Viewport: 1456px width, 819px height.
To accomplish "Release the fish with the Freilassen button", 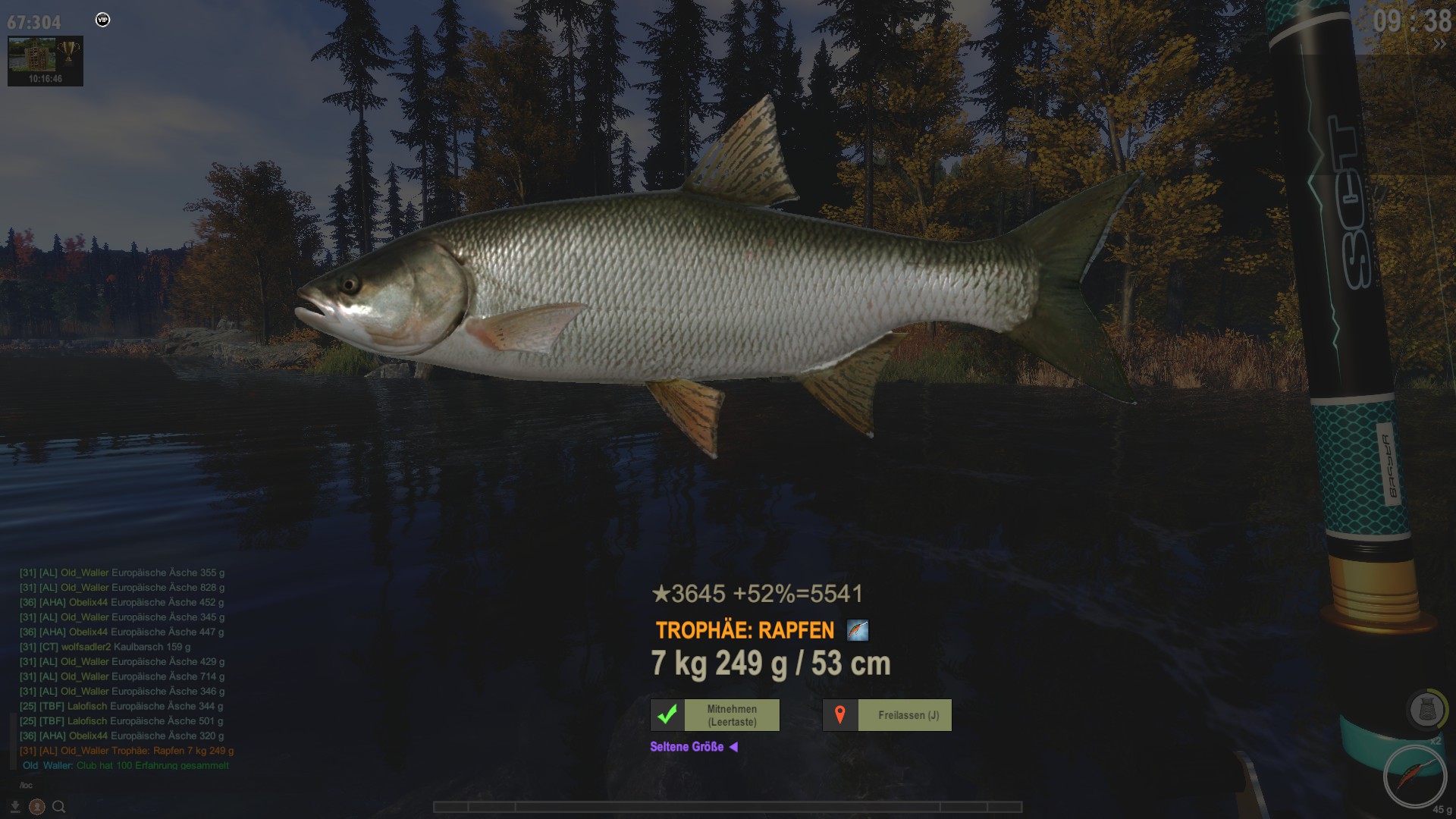I will coord(887,715).
